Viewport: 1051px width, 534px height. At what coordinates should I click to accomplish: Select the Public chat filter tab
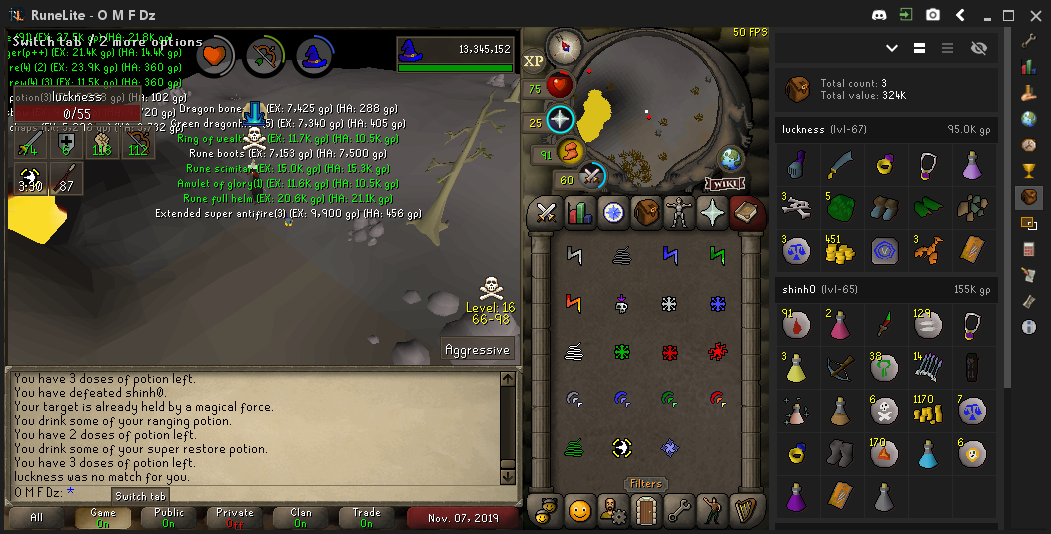(x=169, y=517)
